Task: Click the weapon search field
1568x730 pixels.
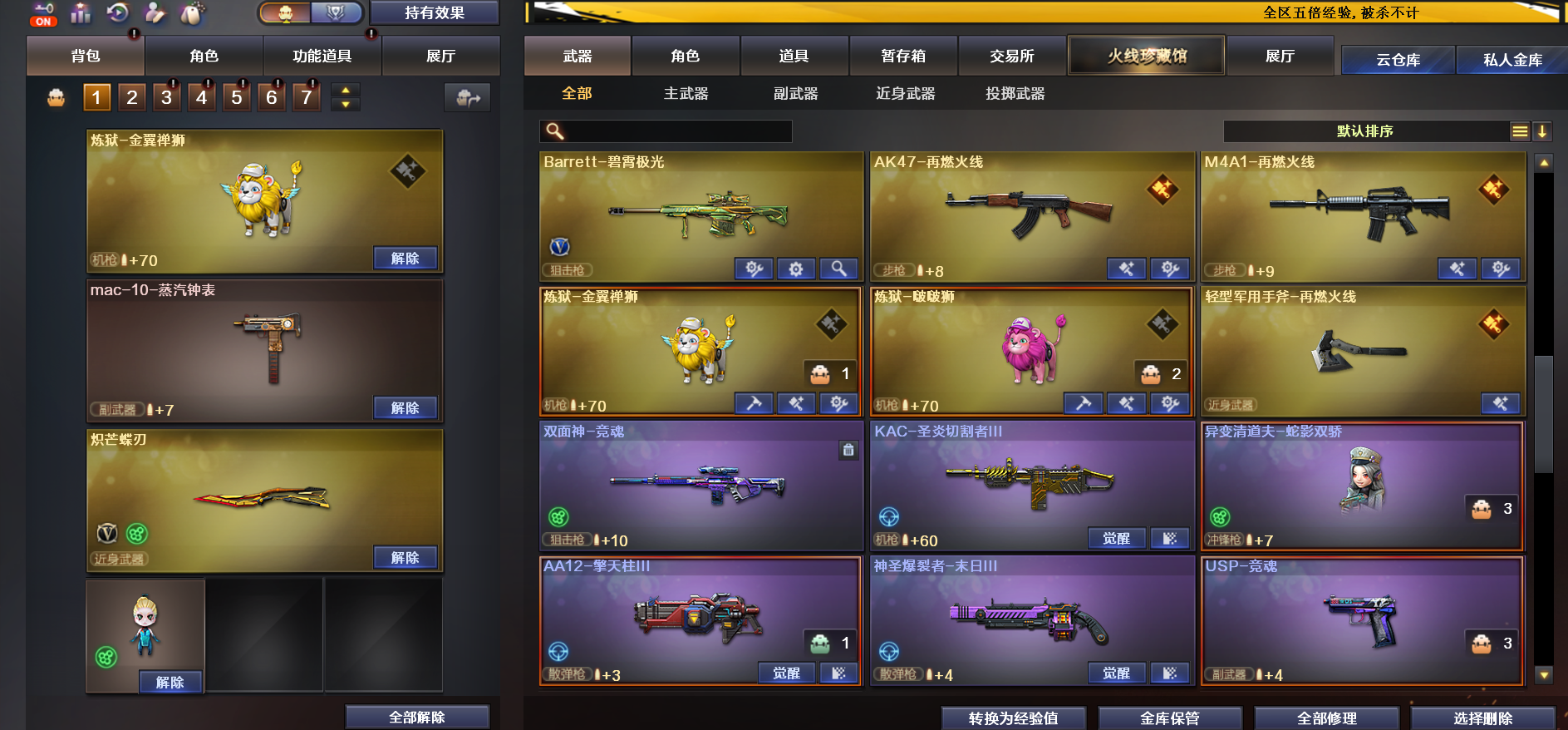Action: [x=673, y=131]
